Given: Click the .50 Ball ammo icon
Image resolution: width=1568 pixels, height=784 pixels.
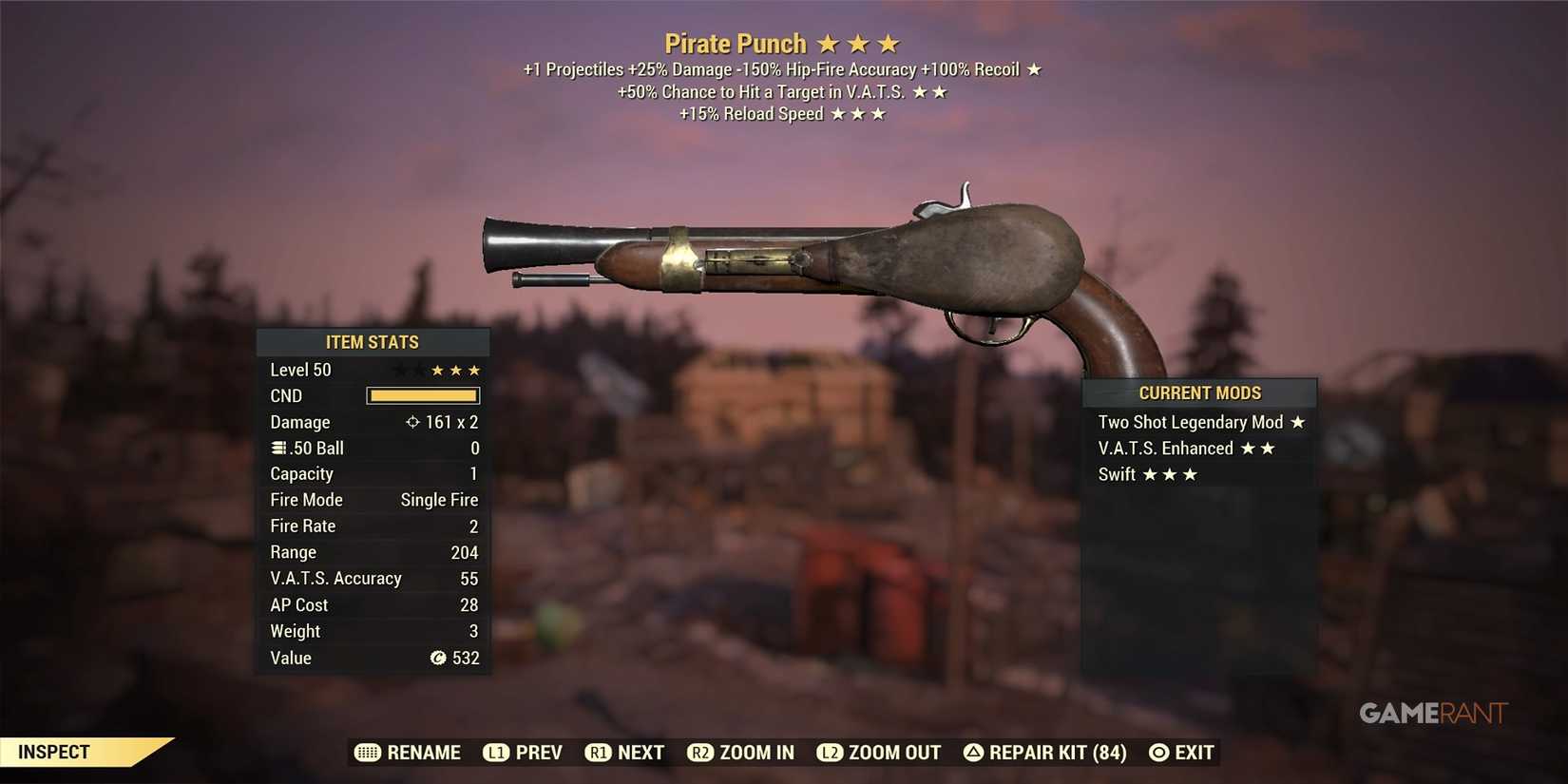Looking at the screenshot, I should [x=276, y=448].
